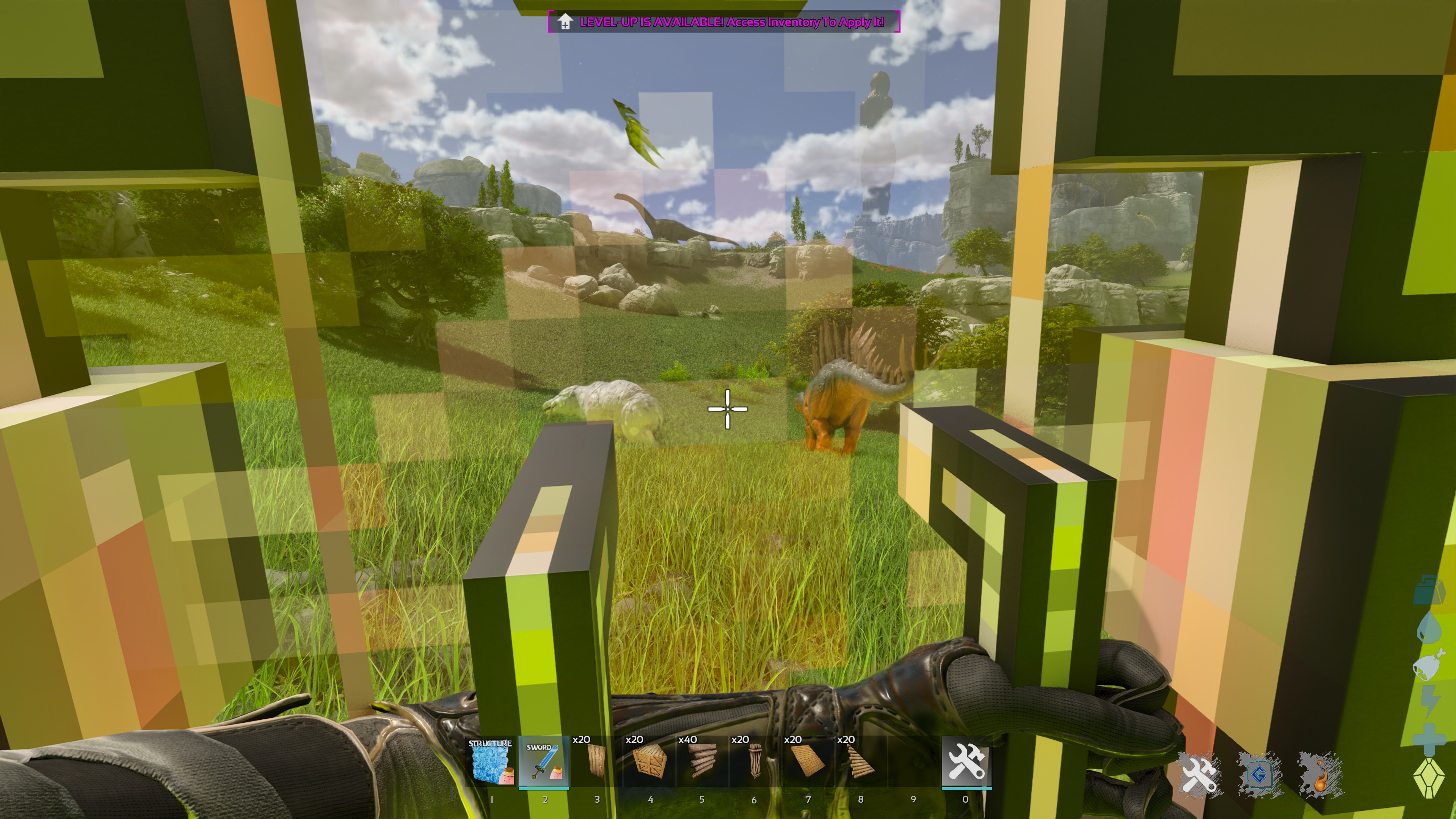Click the tools status icon beside the G rune
This screenshot has width=1456, height=819.
point(1199,774)
